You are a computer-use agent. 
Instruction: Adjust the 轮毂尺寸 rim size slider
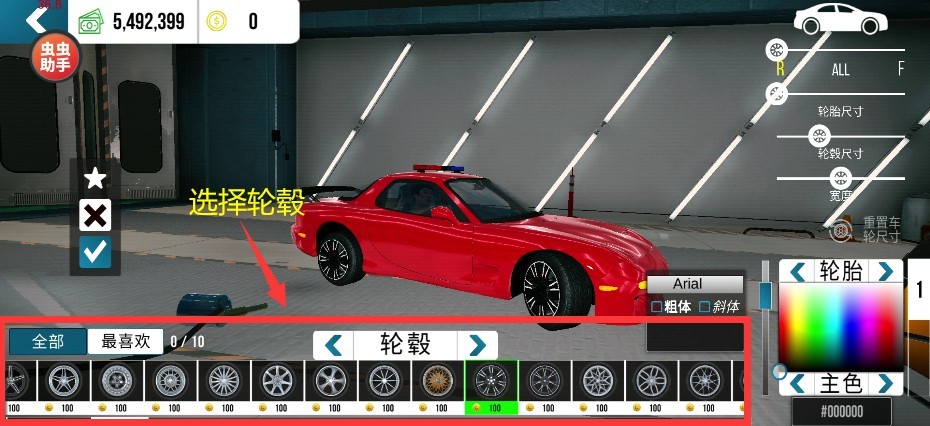click(819, 136)
